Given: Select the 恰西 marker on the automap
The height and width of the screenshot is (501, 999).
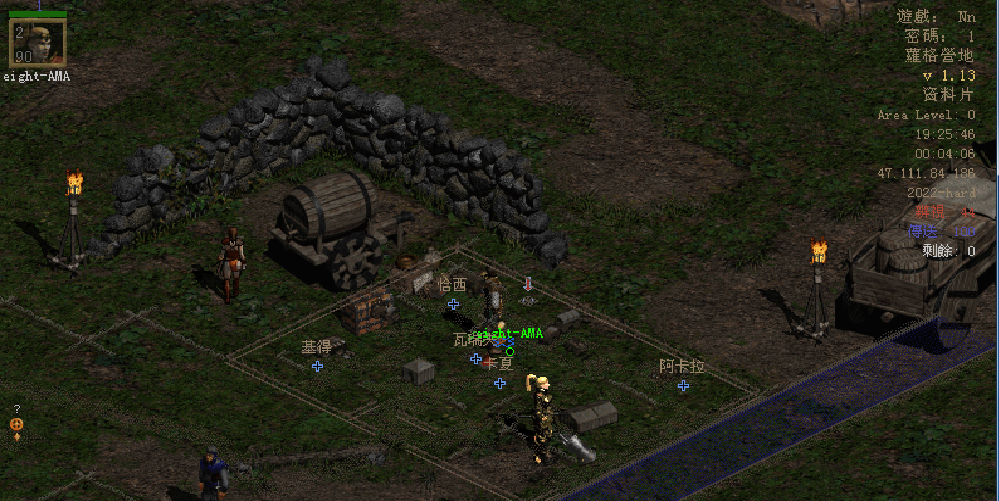Looking at the screenshot, I should click(453, 303).
